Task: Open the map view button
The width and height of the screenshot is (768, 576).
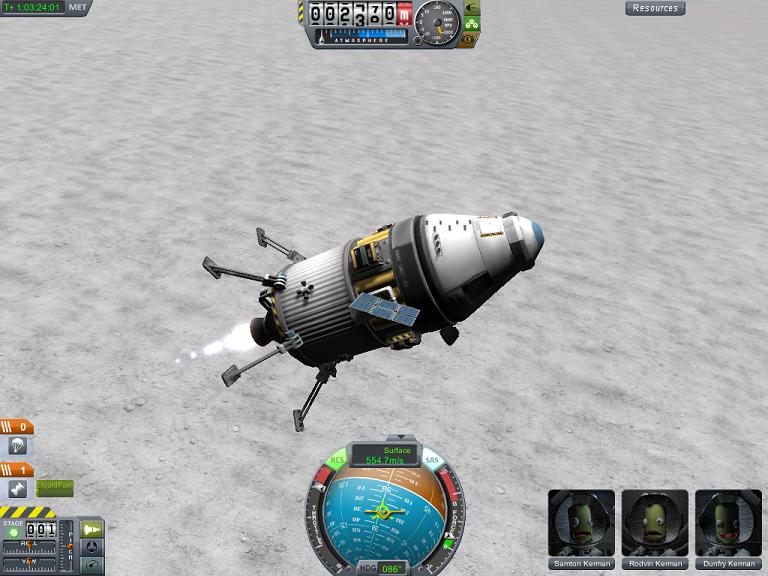Action: pyautogui.click(x=92, y=565)
